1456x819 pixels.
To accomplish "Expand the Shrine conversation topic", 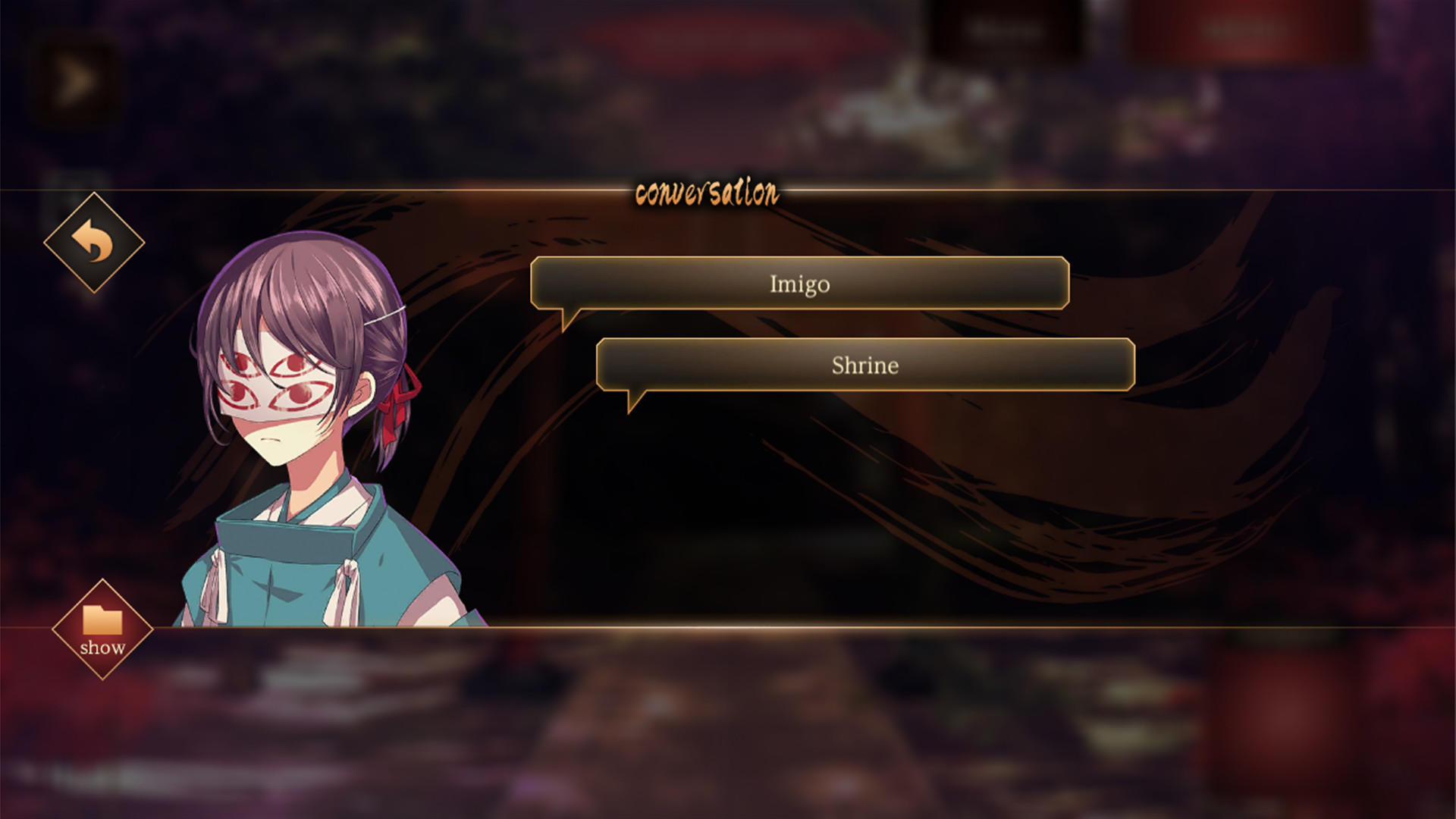I will (x=864, y=365).
